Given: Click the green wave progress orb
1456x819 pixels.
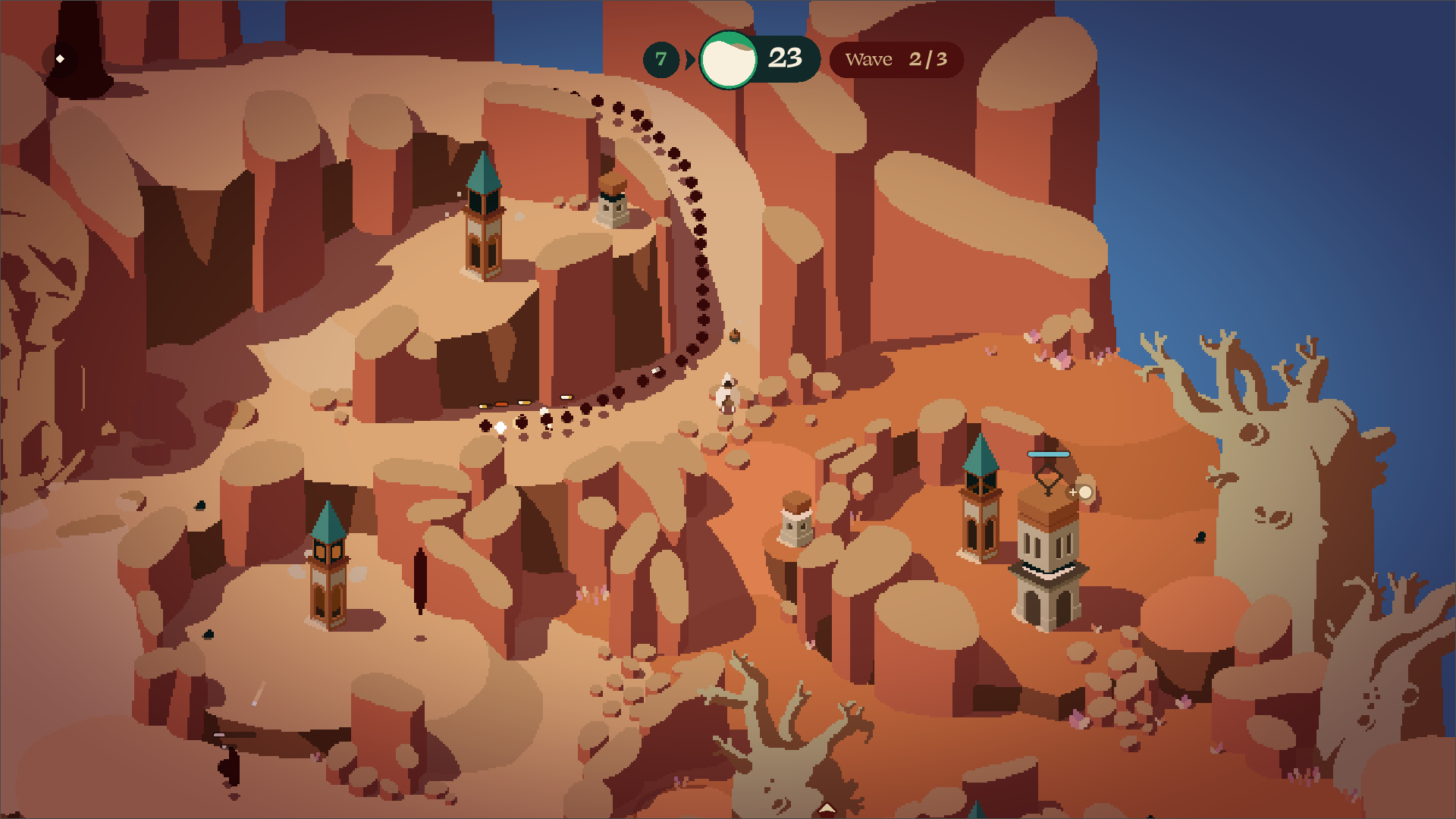Looking at the screenshot, I should pyautogui.click(x=728, y=60).
